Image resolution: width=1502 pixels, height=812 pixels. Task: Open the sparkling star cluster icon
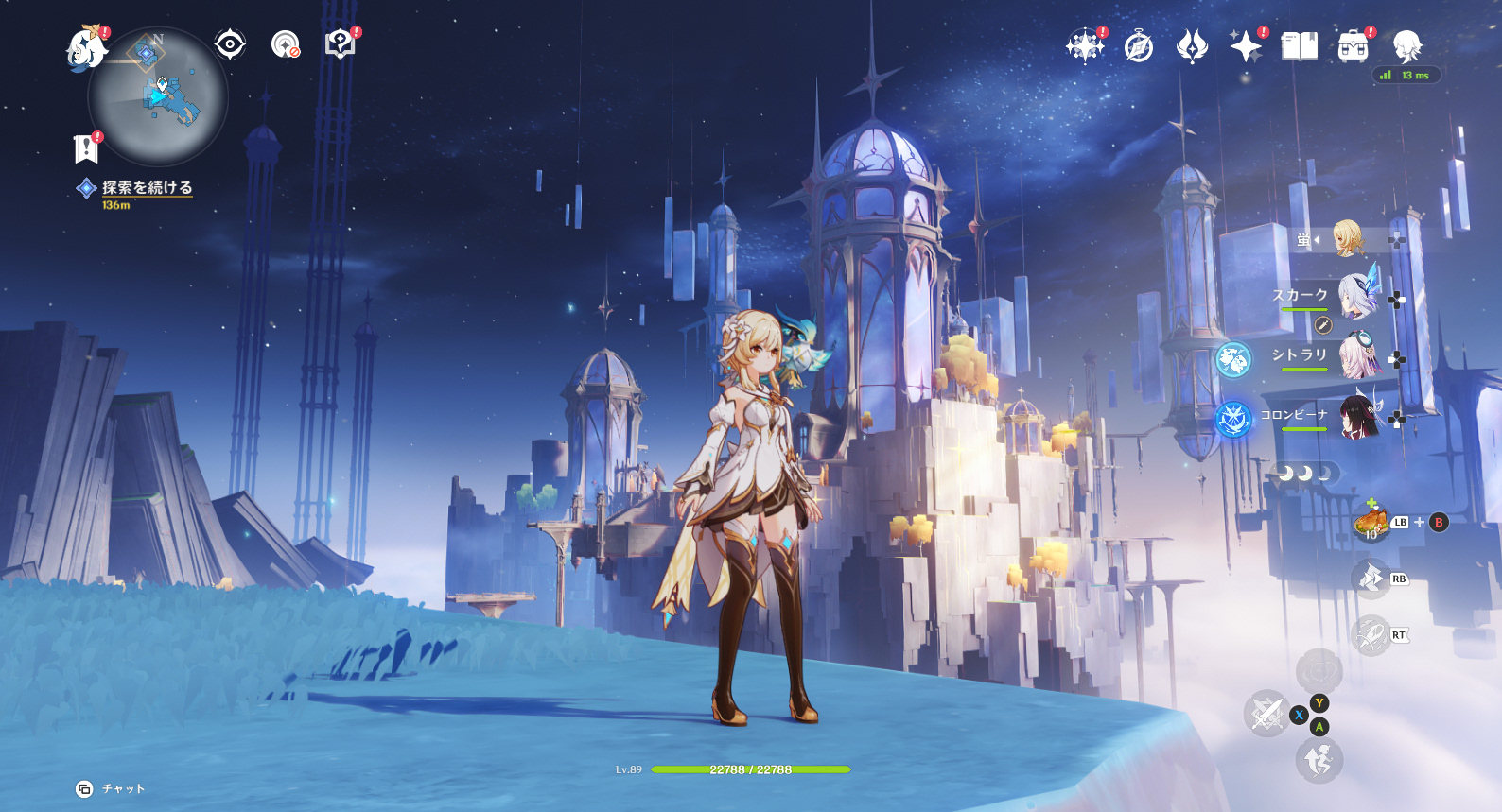coord(1084,45)
